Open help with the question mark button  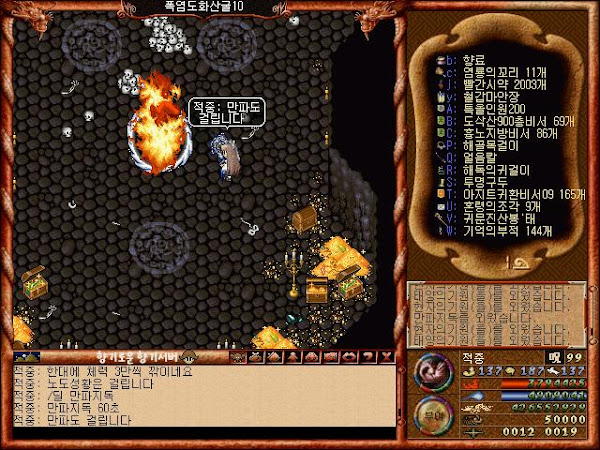[x=369, y=356]
